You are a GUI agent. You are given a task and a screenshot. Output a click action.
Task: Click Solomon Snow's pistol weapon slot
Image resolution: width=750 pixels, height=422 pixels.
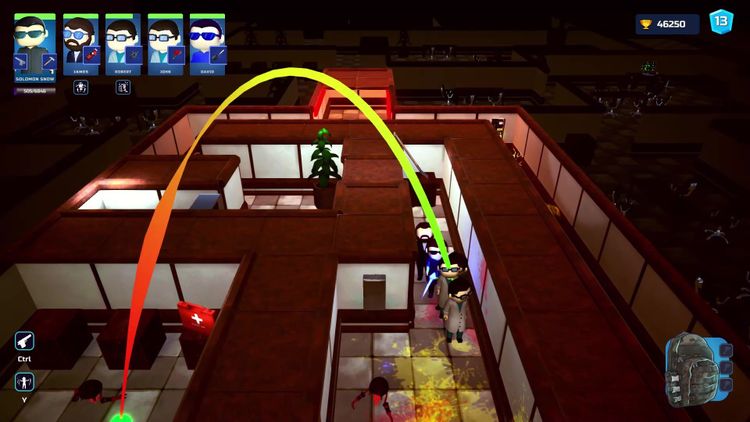[22, 60]
